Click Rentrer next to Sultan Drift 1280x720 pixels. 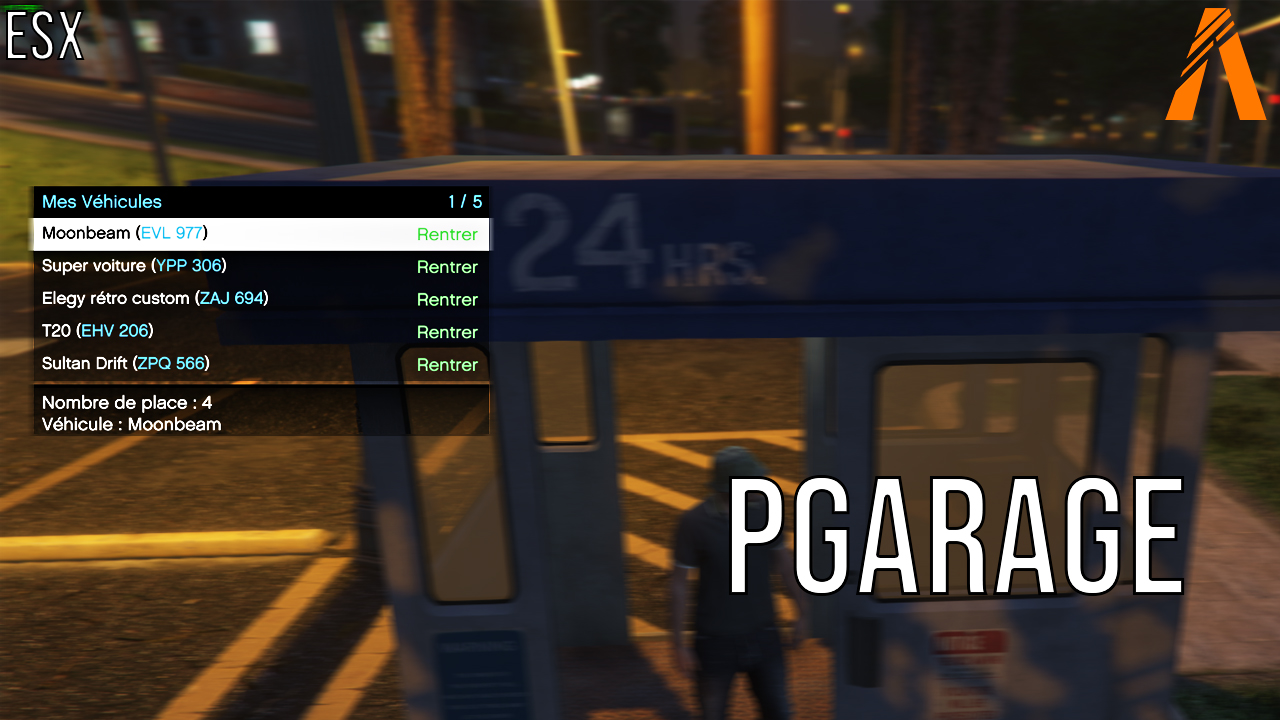click(447, 364)
